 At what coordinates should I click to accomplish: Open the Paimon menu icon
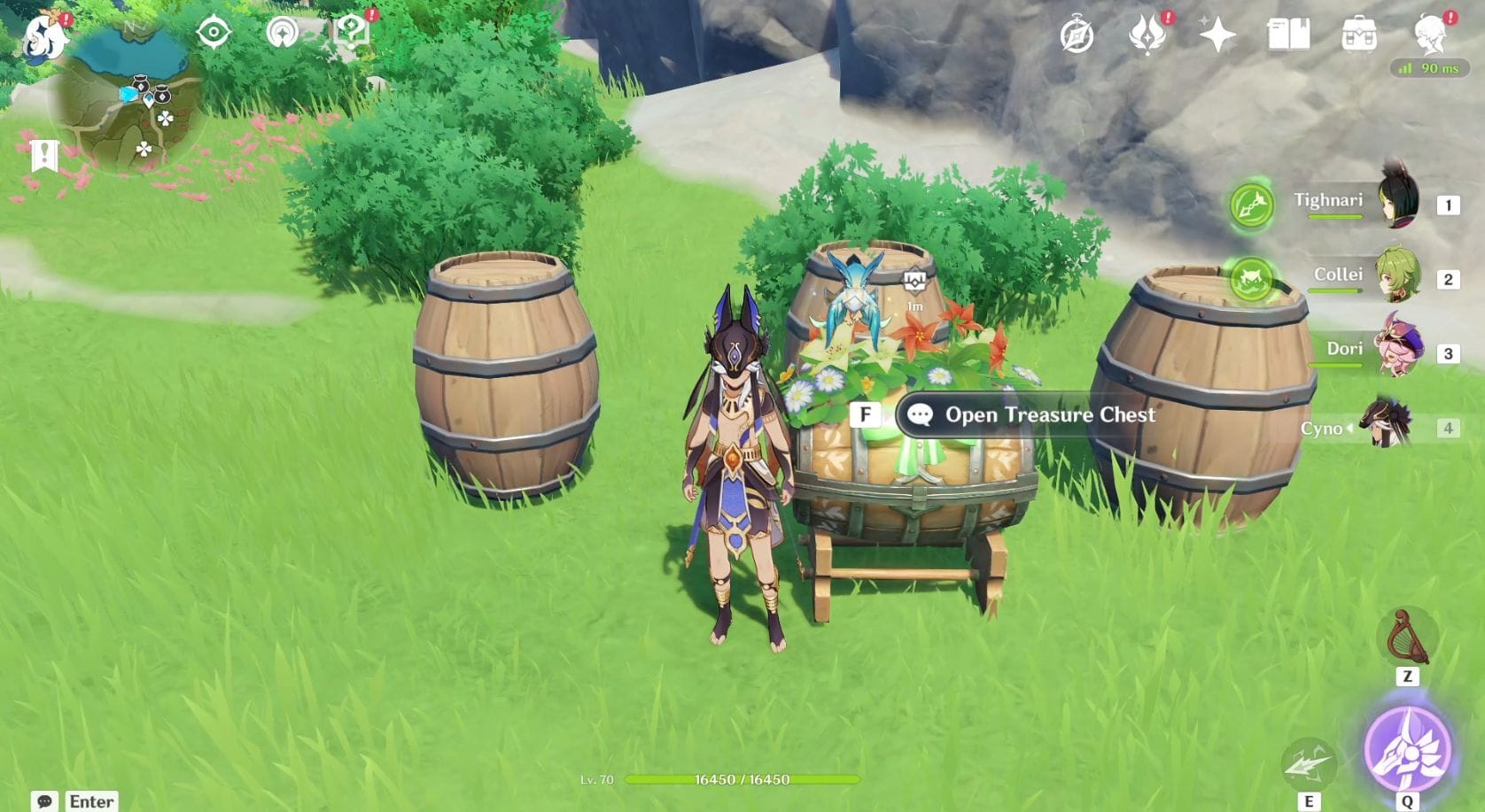43,37
